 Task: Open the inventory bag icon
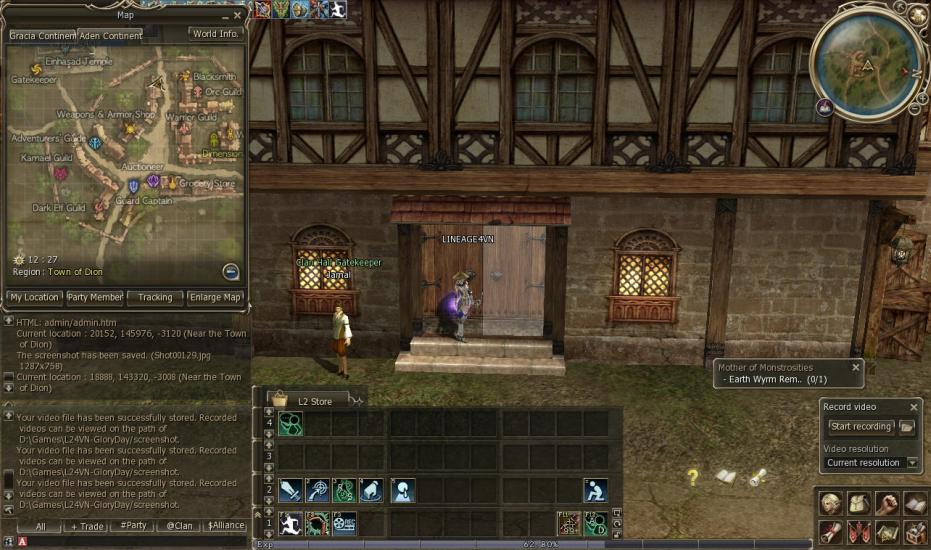click(858, 503)
